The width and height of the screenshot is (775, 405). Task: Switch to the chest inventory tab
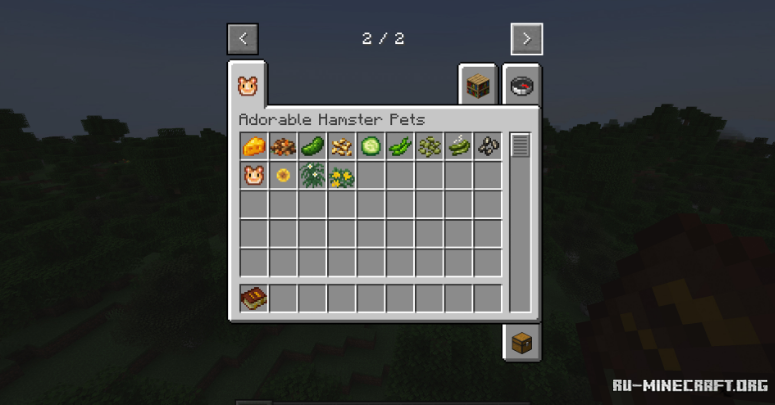tap(521, 343)
